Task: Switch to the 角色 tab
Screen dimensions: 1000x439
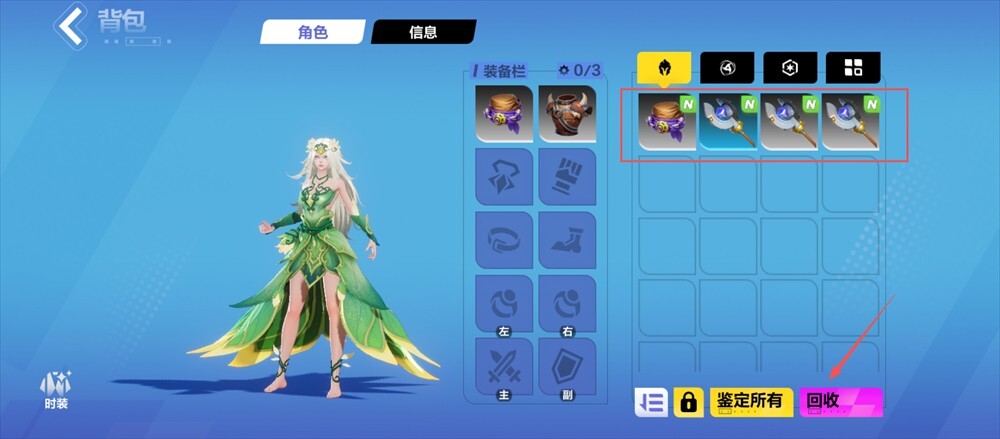Action: point(311,32)
